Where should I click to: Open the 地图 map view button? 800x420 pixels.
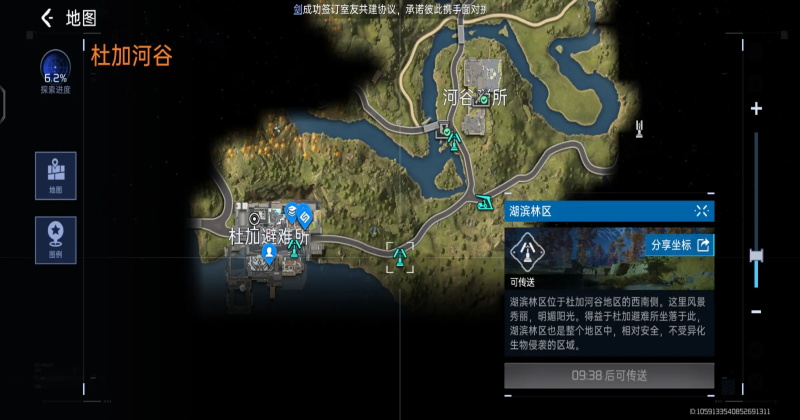tap(55, 173)
